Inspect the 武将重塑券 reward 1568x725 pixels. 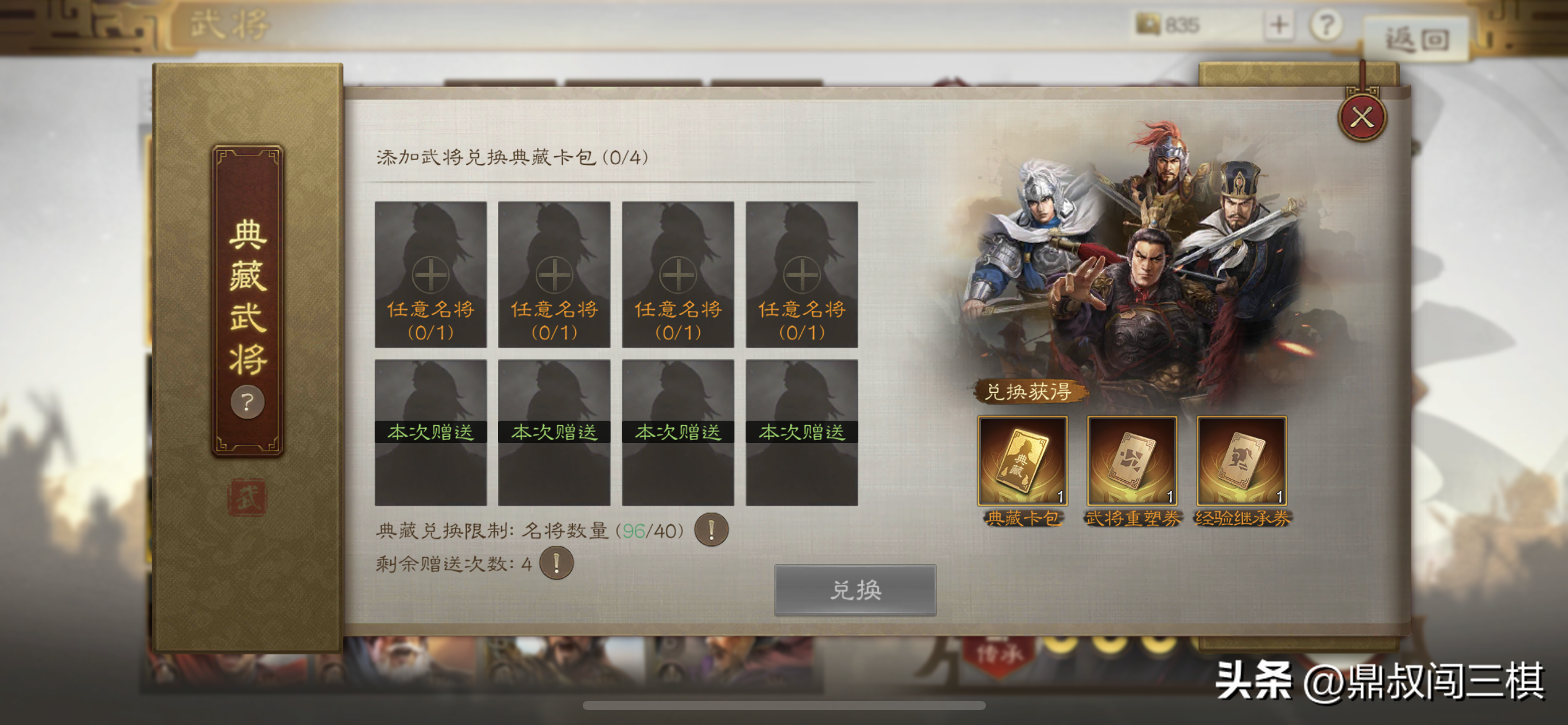tap(1132, 461)
